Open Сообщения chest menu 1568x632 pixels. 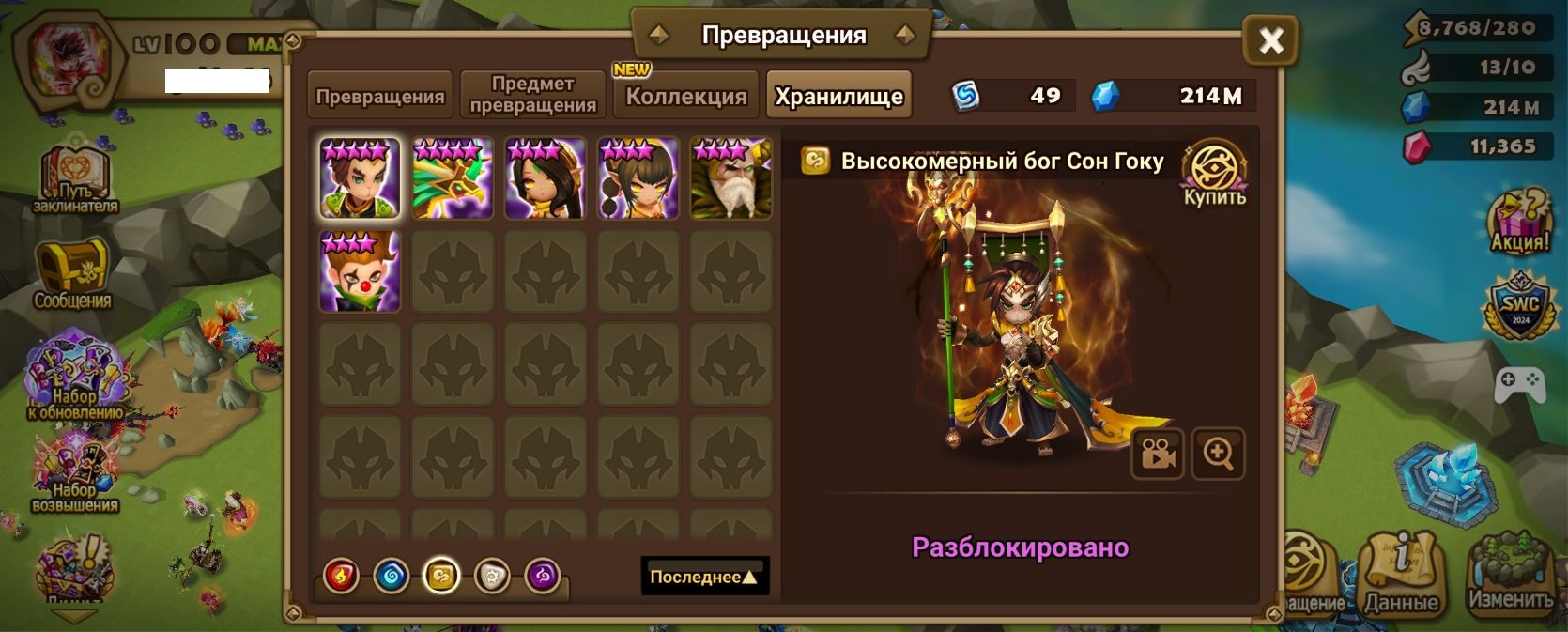pos(72,274)
